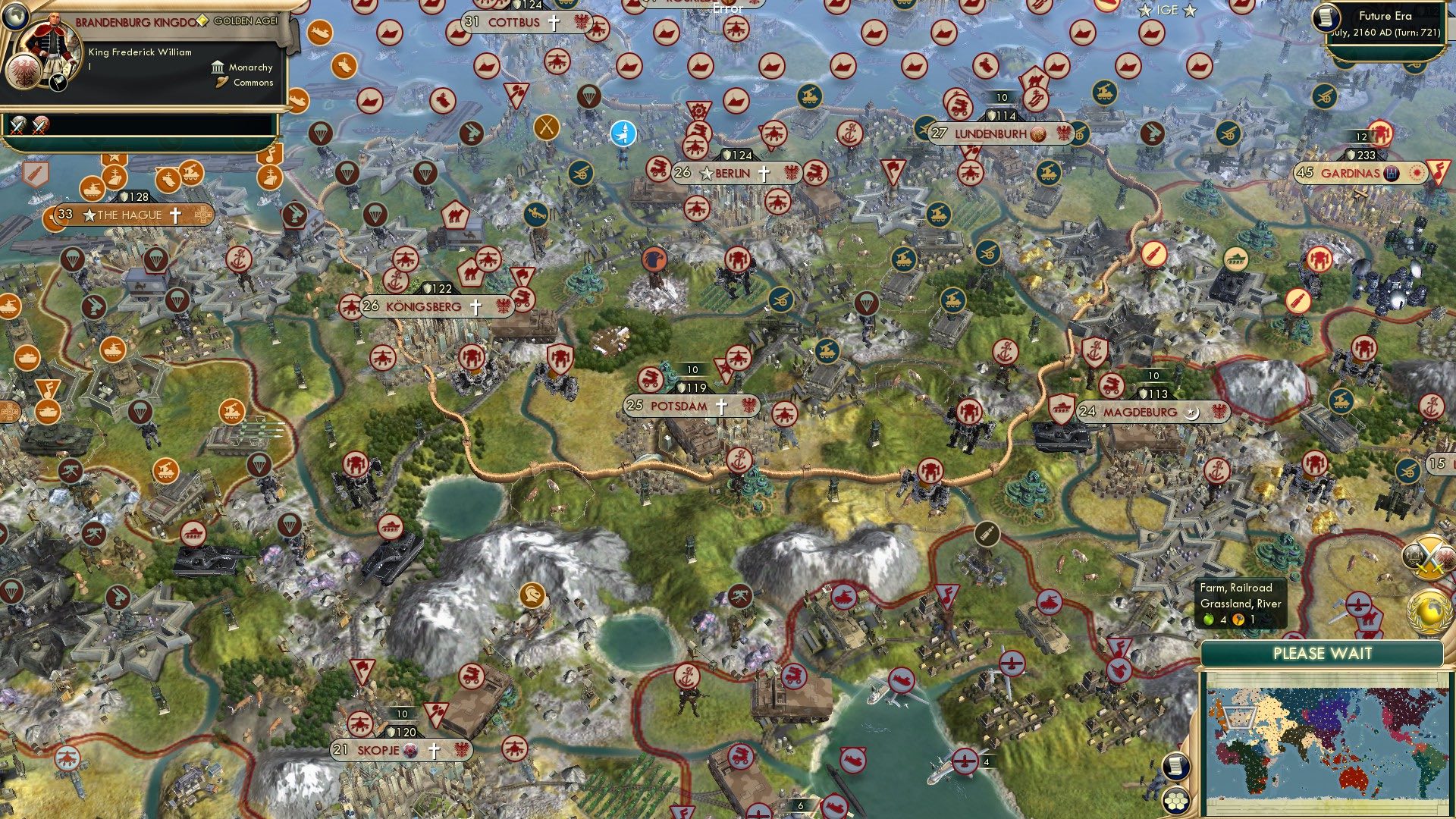Click the Monarchy government icon

tap(218, 68)
